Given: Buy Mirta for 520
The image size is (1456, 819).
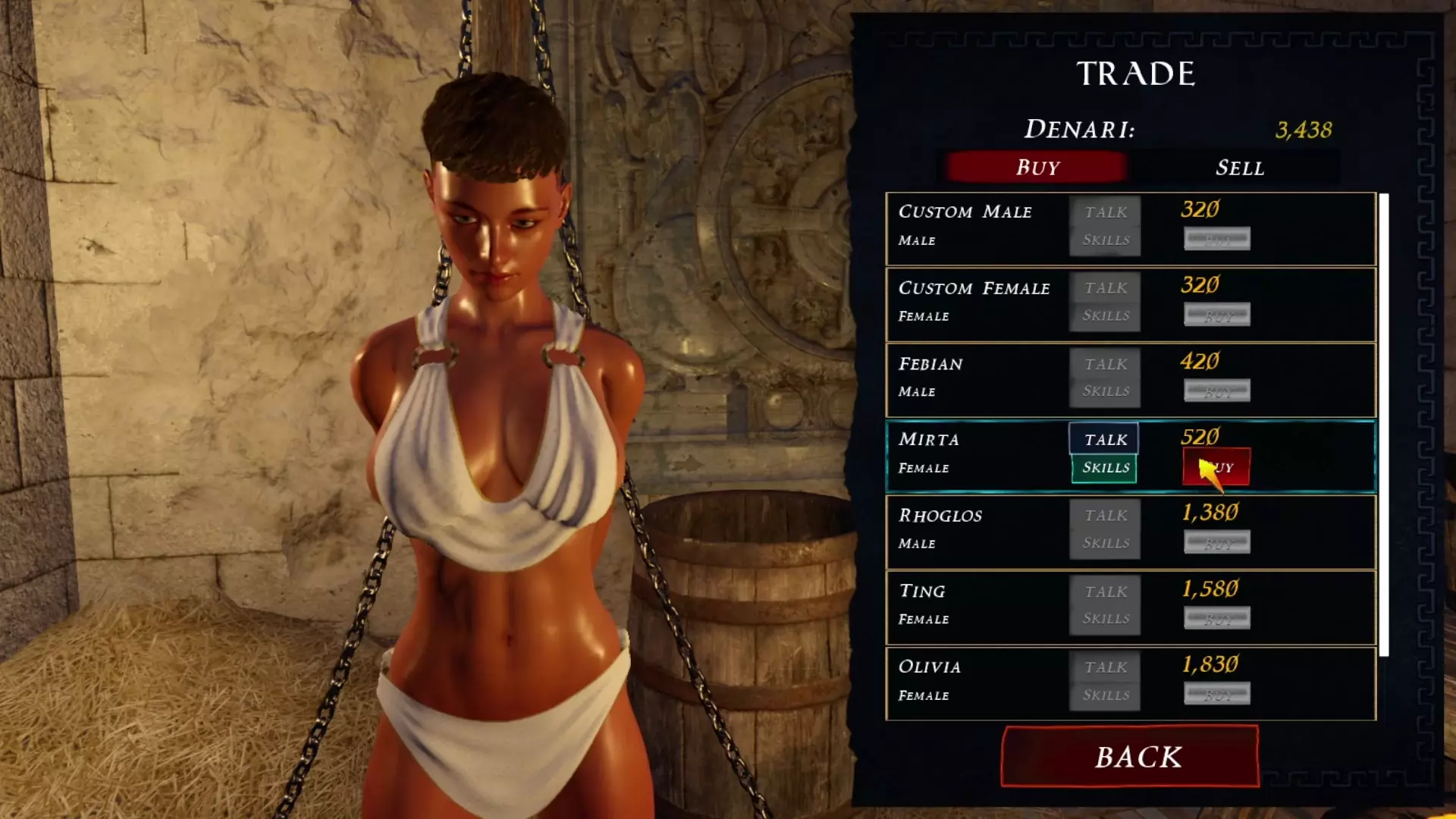Looking at the screenshot, I should (x=1216, y=467).
